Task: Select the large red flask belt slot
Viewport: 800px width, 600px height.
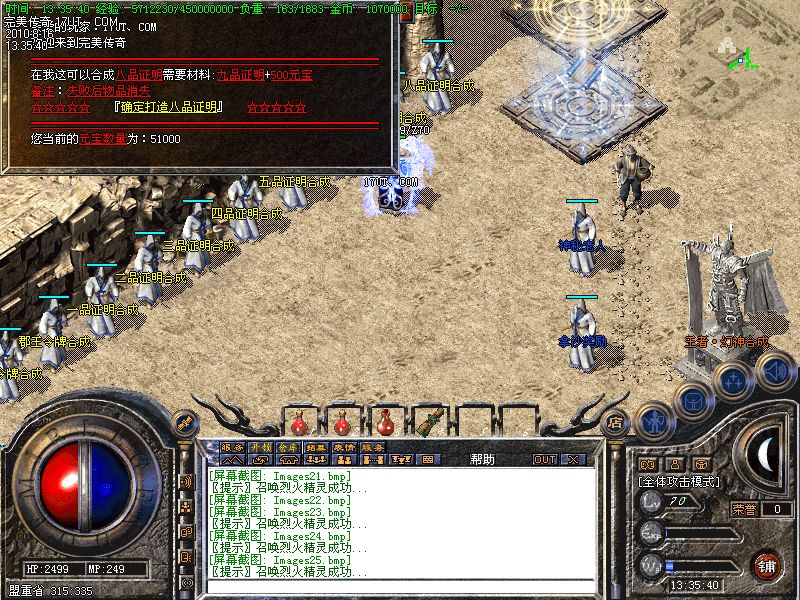Action: click(384, 418)
